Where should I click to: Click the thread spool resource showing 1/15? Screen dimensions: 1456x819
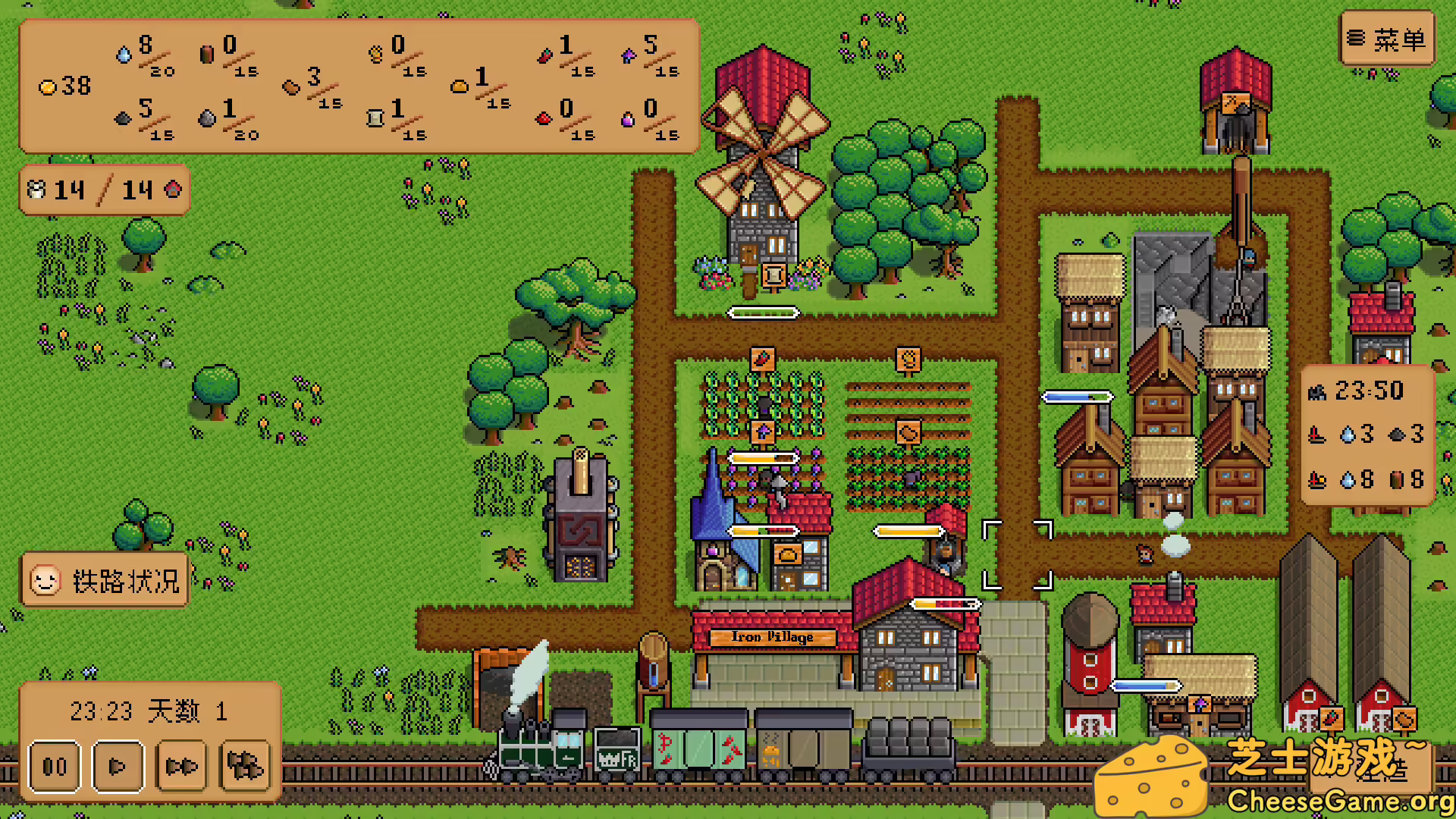pos(374,118)
